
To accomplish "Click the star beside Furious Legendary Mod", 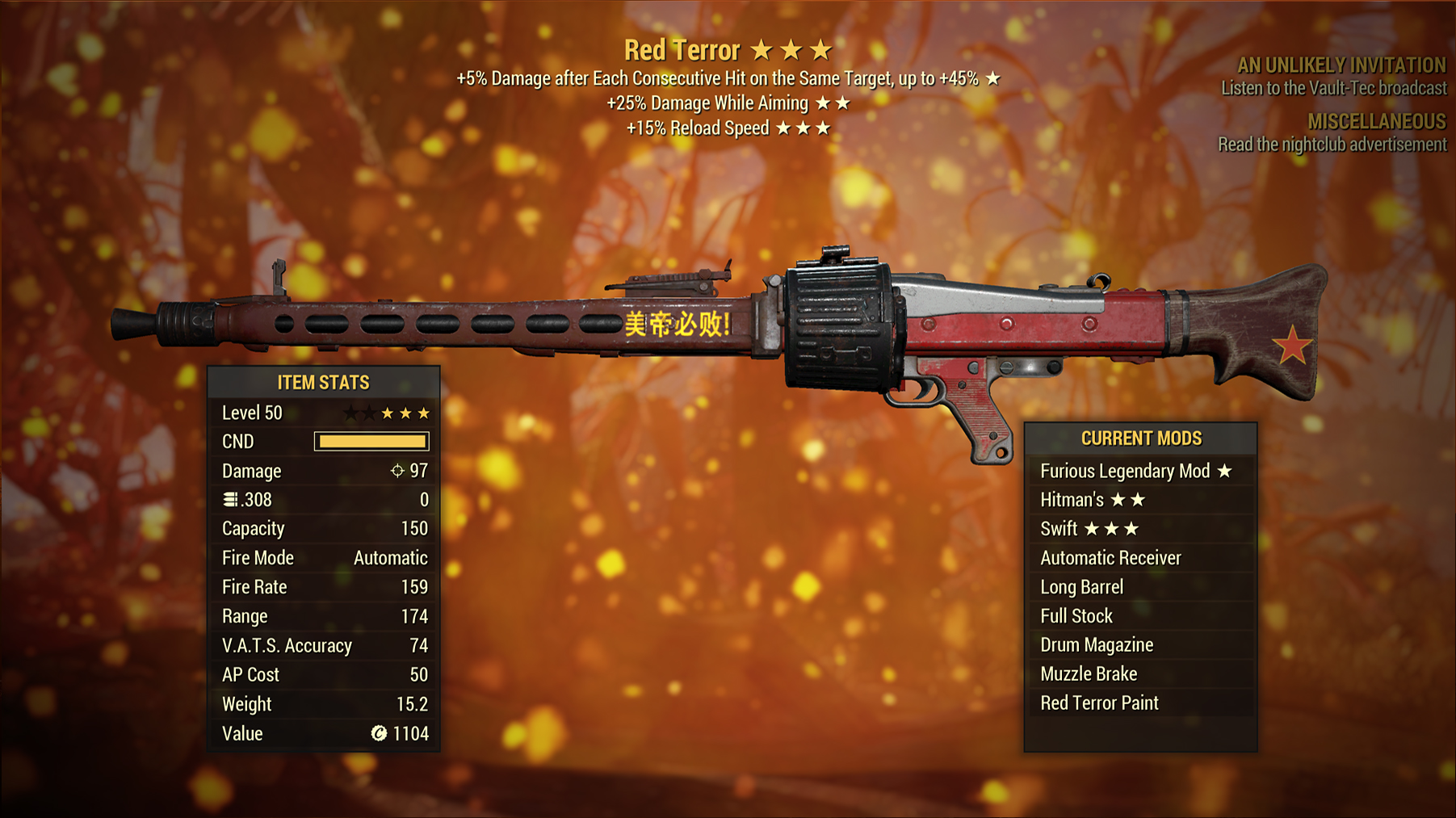I will tap(1226, 471).
